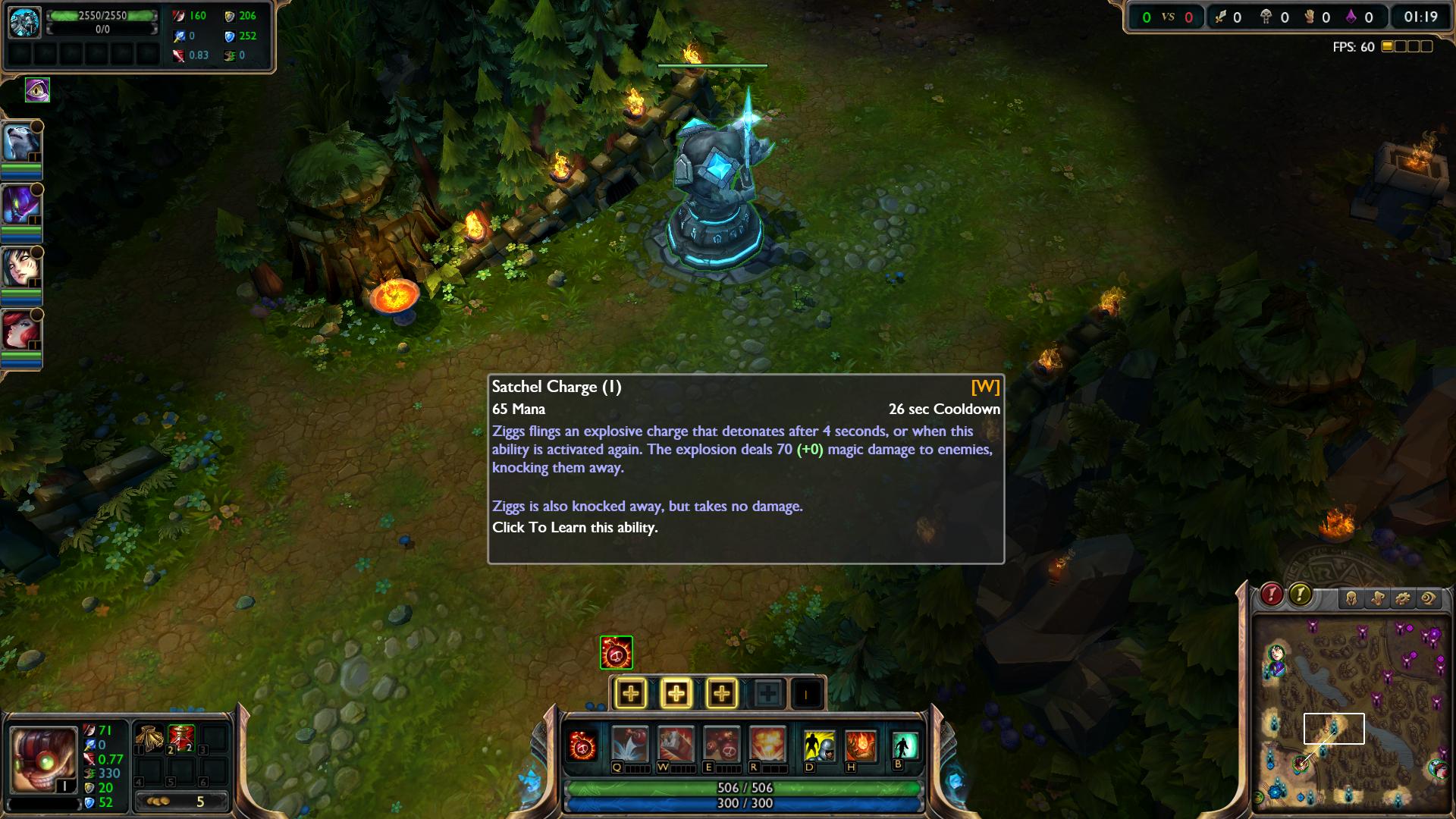Click the yellow exclamation ping button
Viewport: 1456px width, 819px height.
coord(1300,595)
